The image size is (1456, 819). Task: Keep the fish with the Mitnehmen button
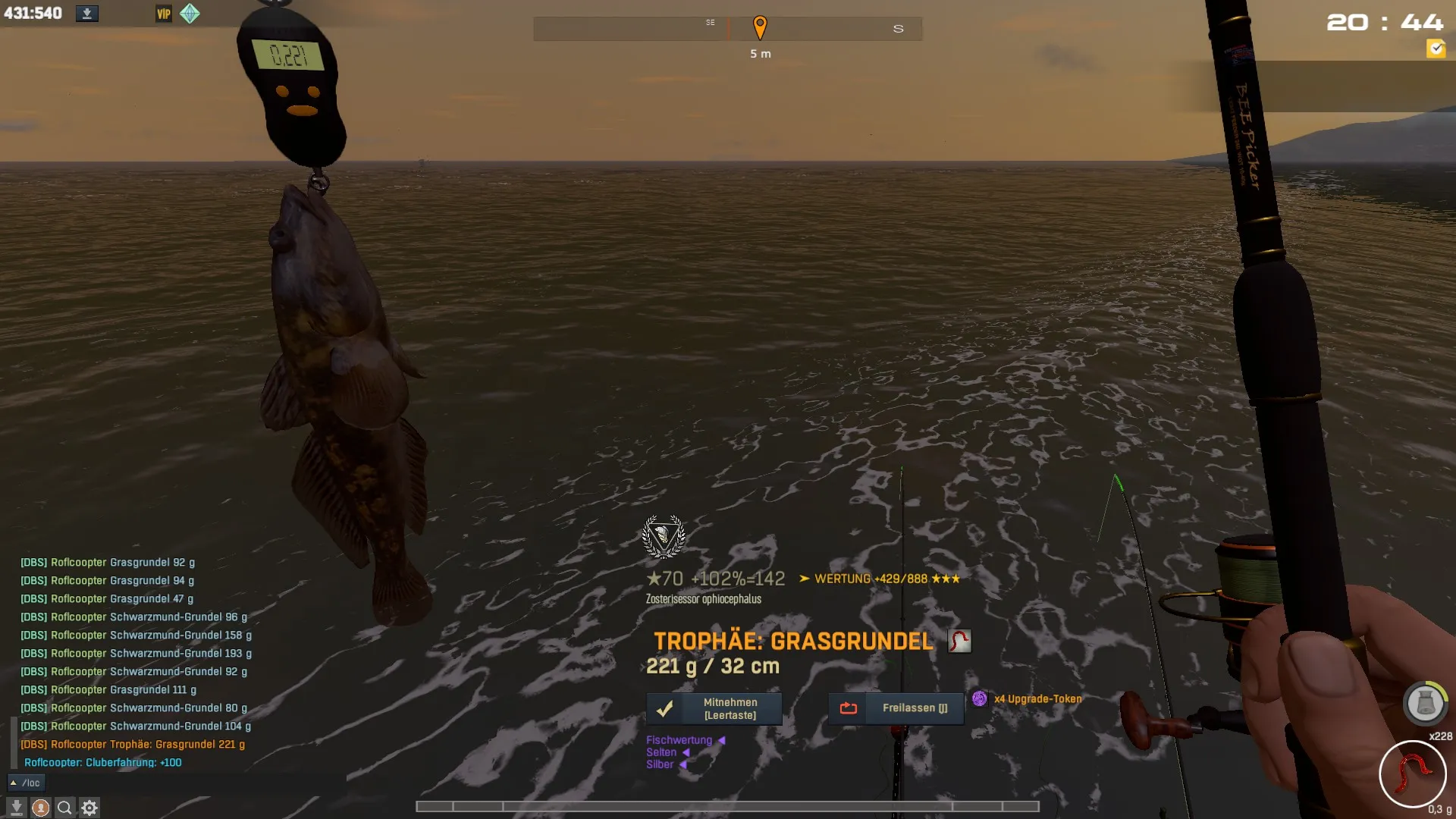coord(714,708)
